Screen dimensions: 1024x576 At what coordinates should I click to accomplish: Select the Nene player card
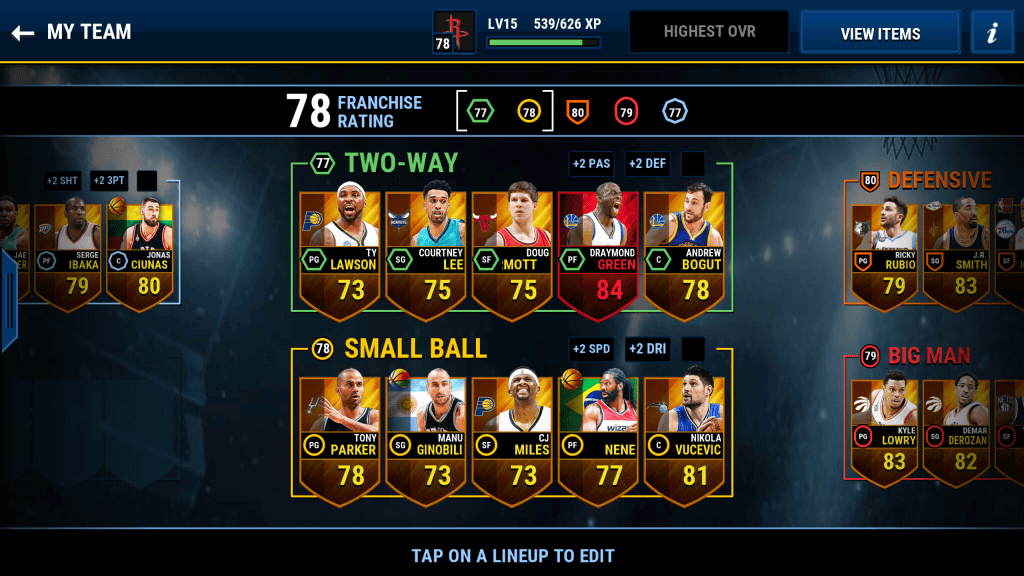pos(599,435)
